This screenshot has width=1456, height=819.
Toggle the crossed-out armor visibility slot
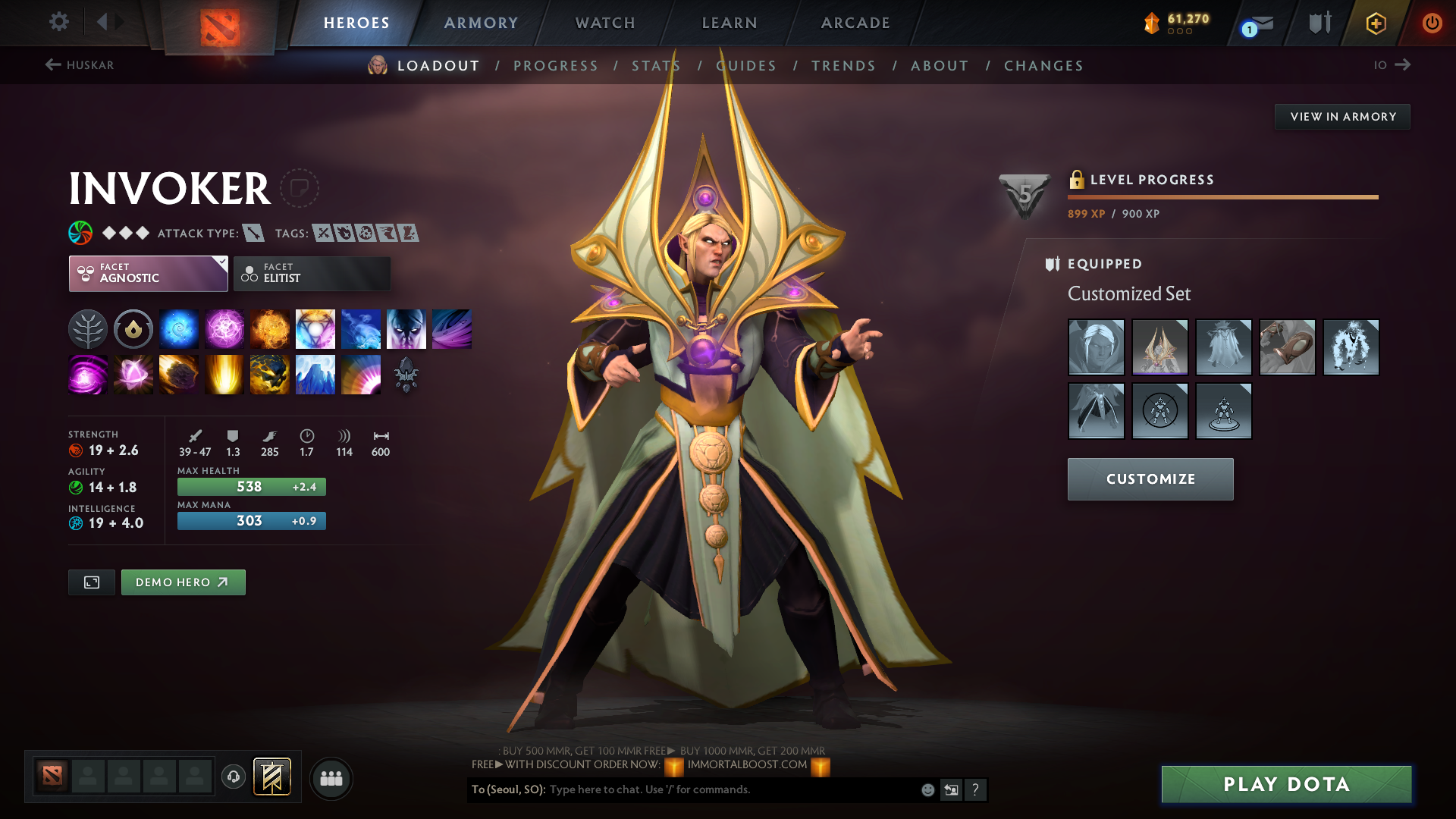(x=1159, y=410)
